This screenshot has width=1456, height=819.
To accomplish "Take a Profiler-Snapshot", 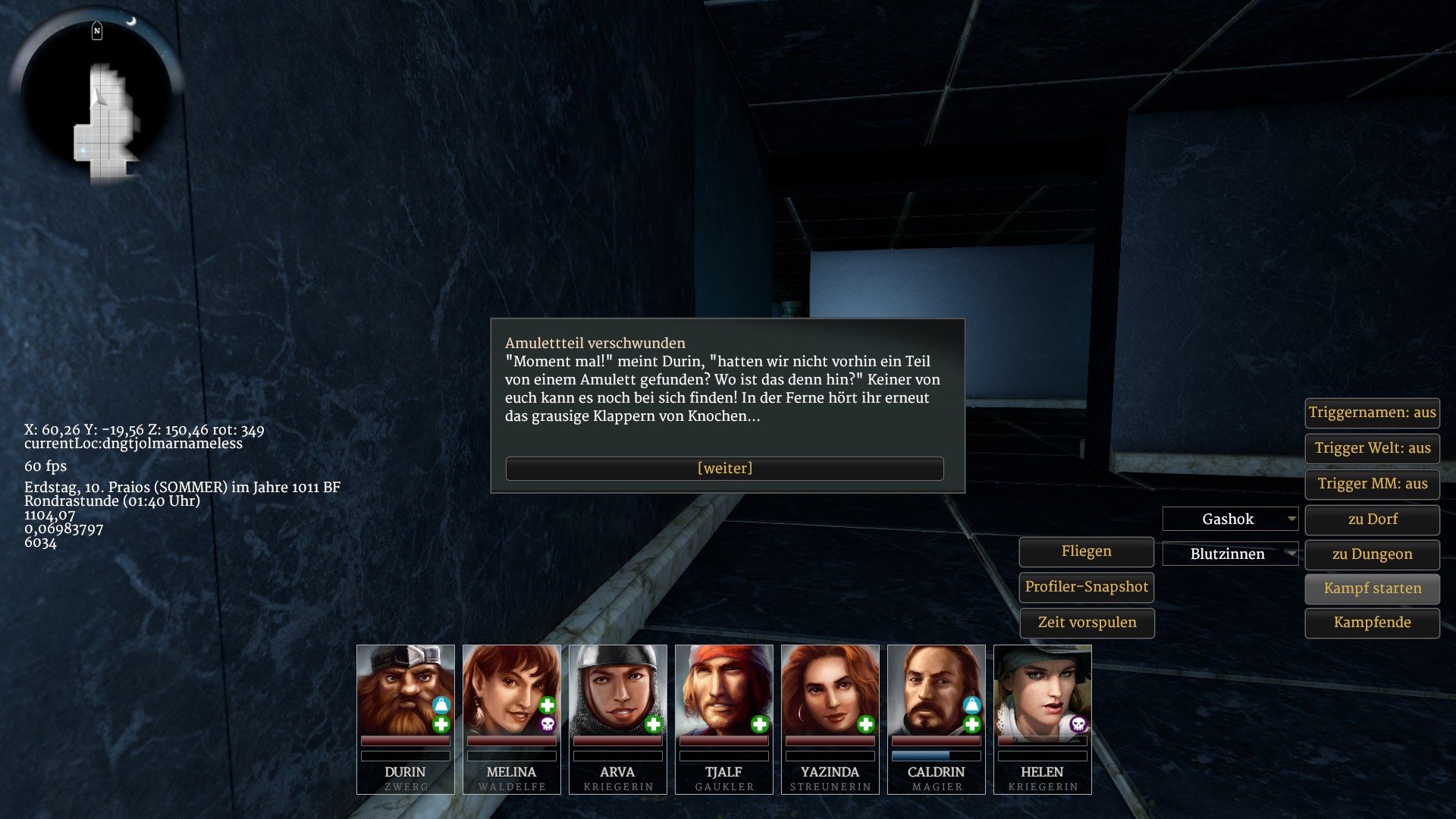I will pyautogui.click(x=1086, y=587).
